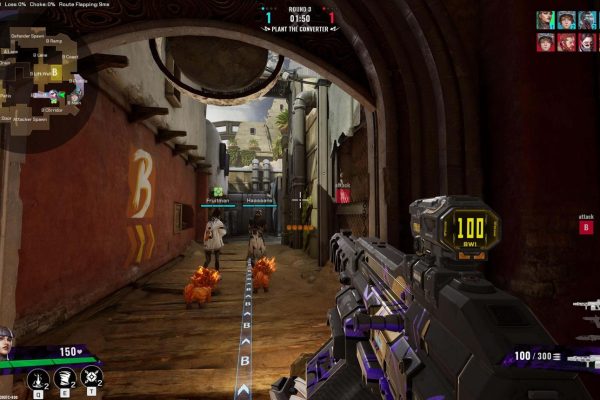The height and width of the screenshot is (400, 600).
Task: Use the rolled scroll ability icon
Action: point(63,377)
